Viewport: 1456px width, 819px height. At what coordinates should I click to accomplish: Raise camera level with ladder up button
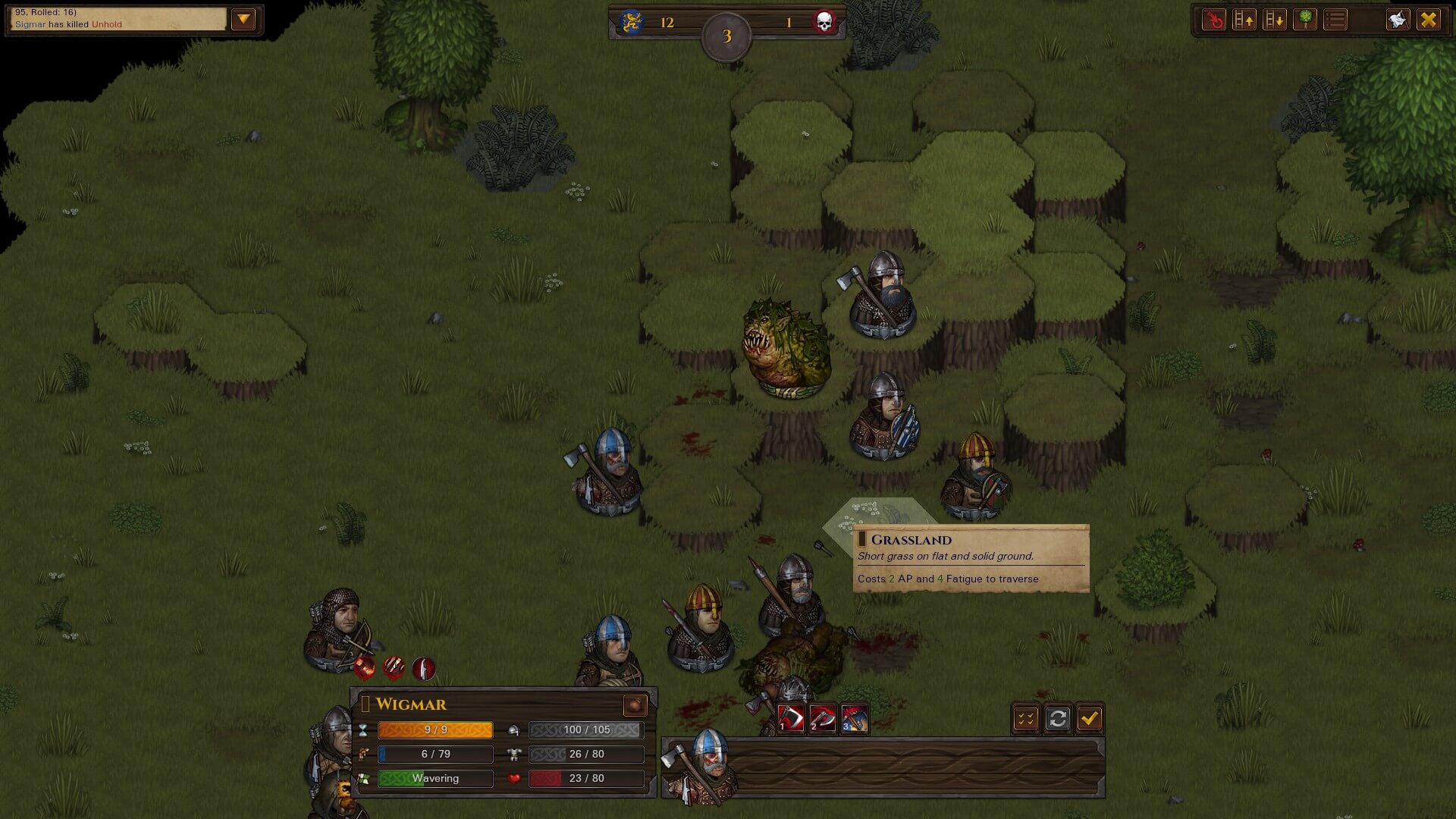1244,20
